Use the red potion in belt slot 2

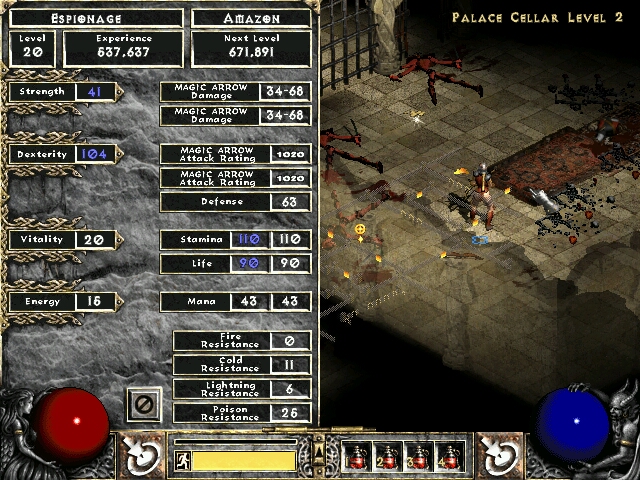pos(388,456)
